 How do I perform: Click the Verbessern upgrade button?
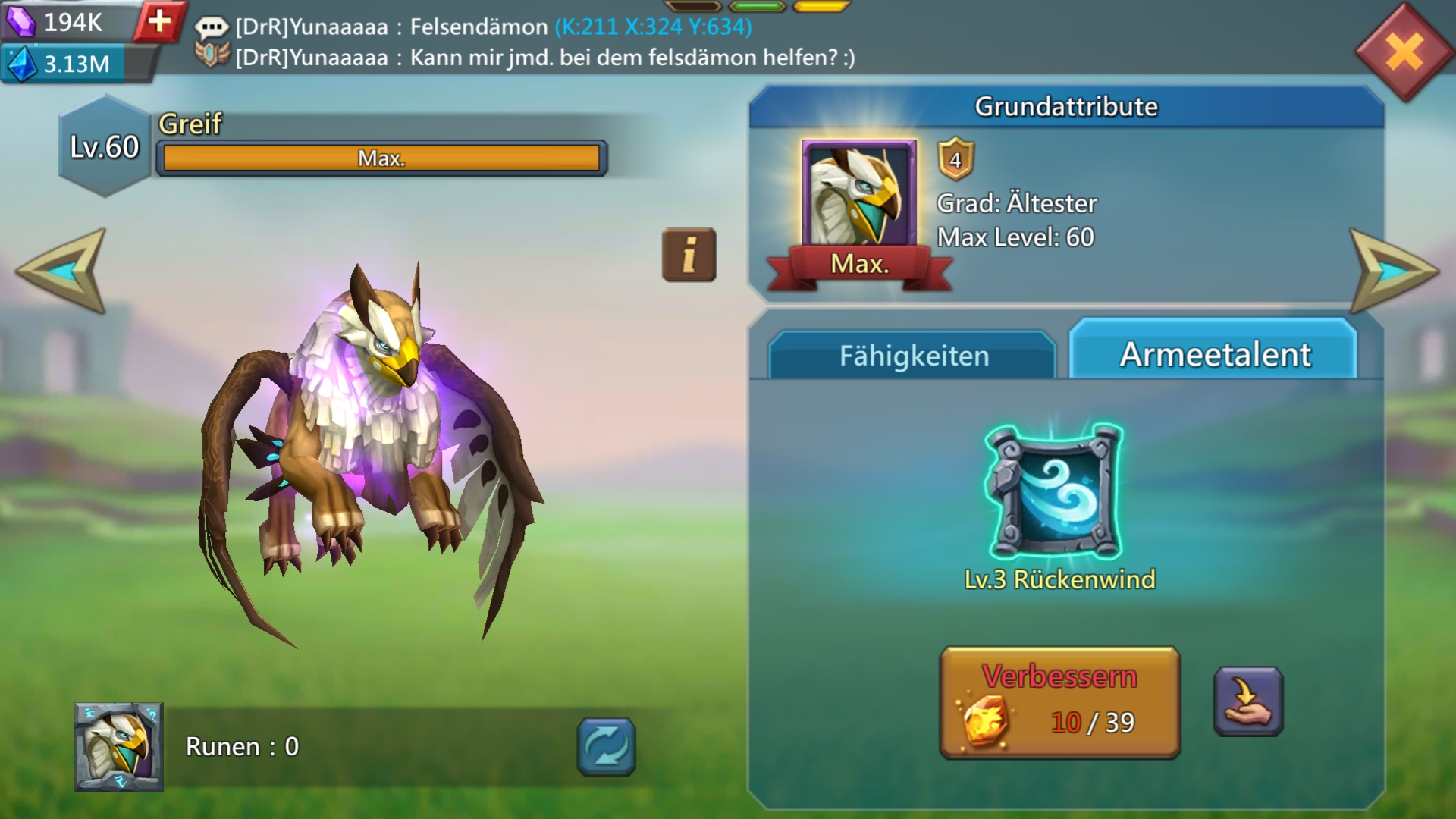point(1059,702)
